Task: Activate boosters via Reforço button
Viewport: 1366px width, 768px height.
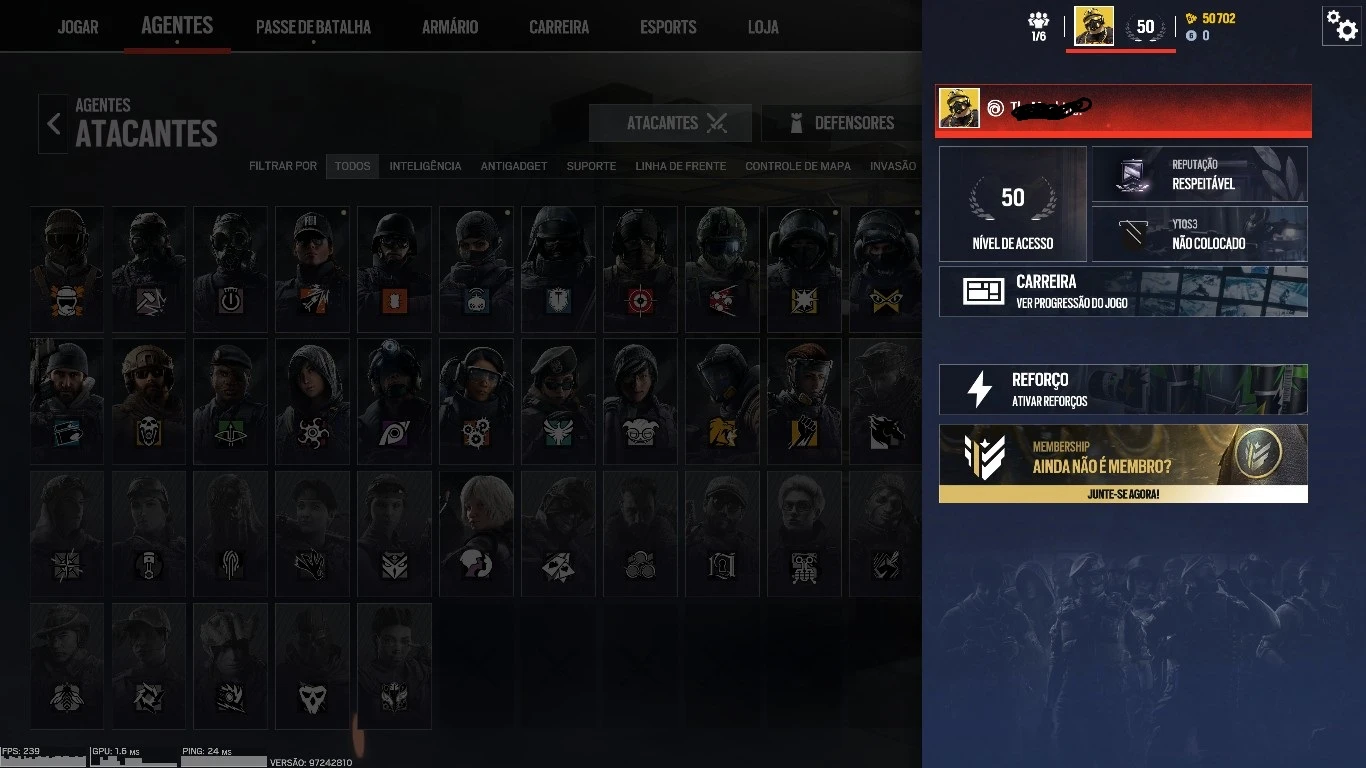Action: pos(1123,389)
